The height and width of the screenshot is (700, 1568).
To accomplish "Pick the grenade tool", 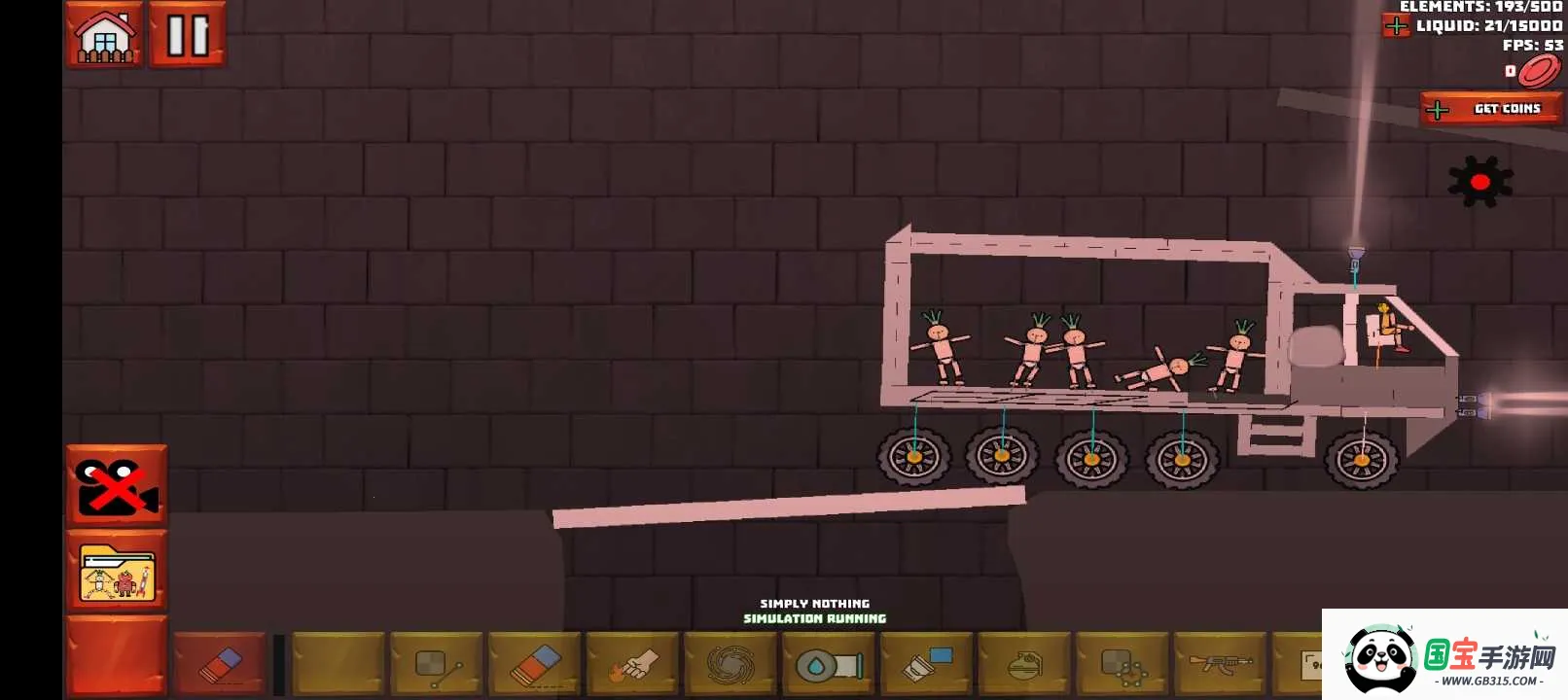I will (1024, 665).
